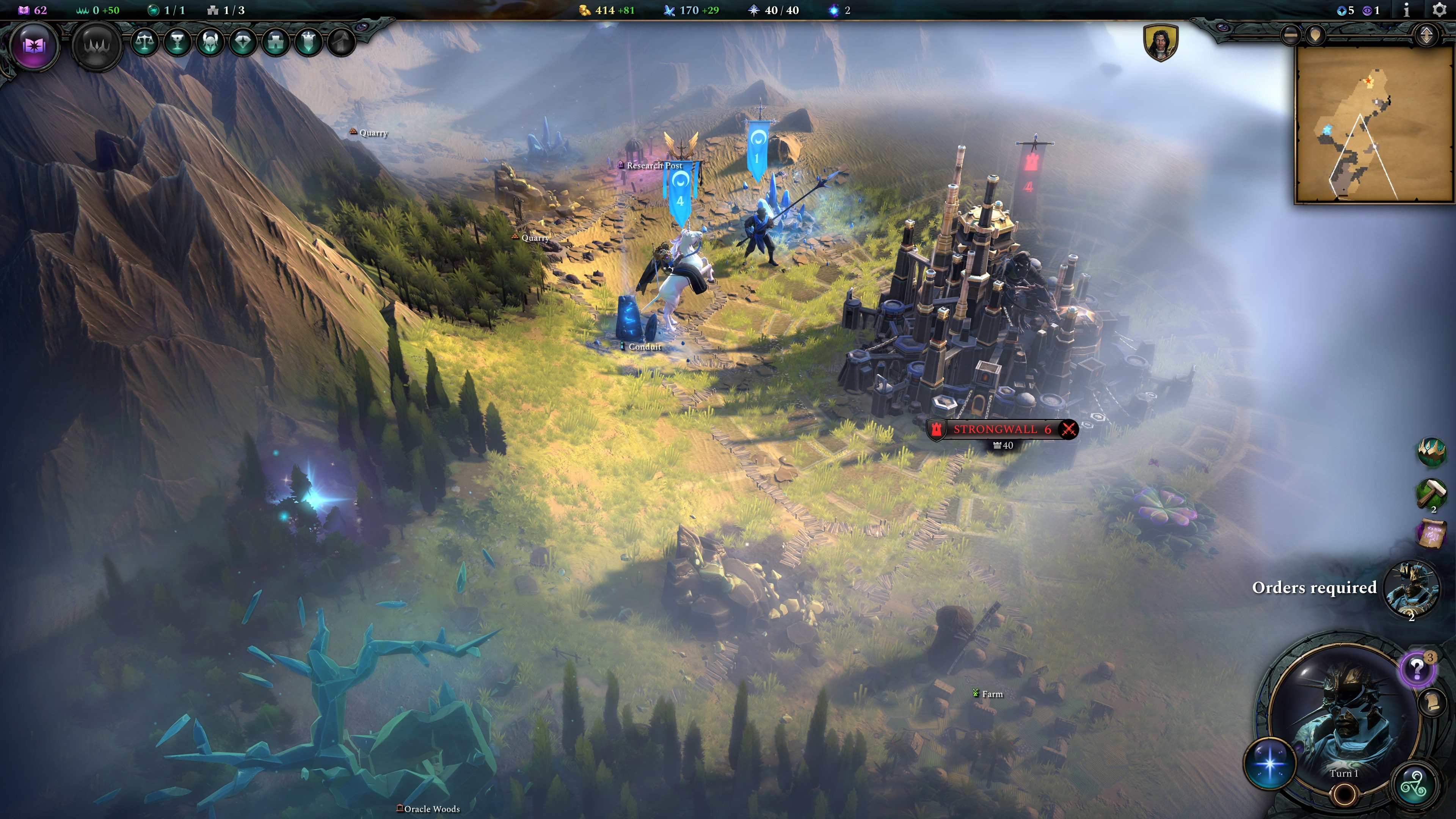This screenshot has width=1456, height=819.
Task: Open the blue star spell casting orb
Action: click(1269, 763)
